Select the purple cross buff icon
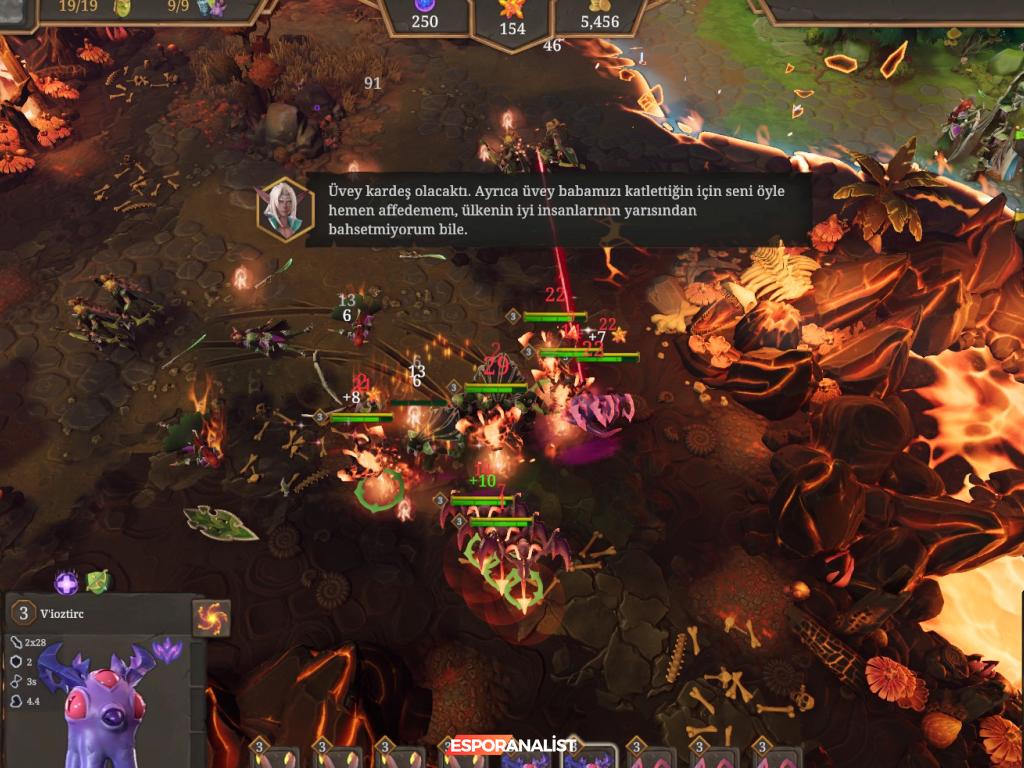The image size is (1024, 768). click(67, 582)
